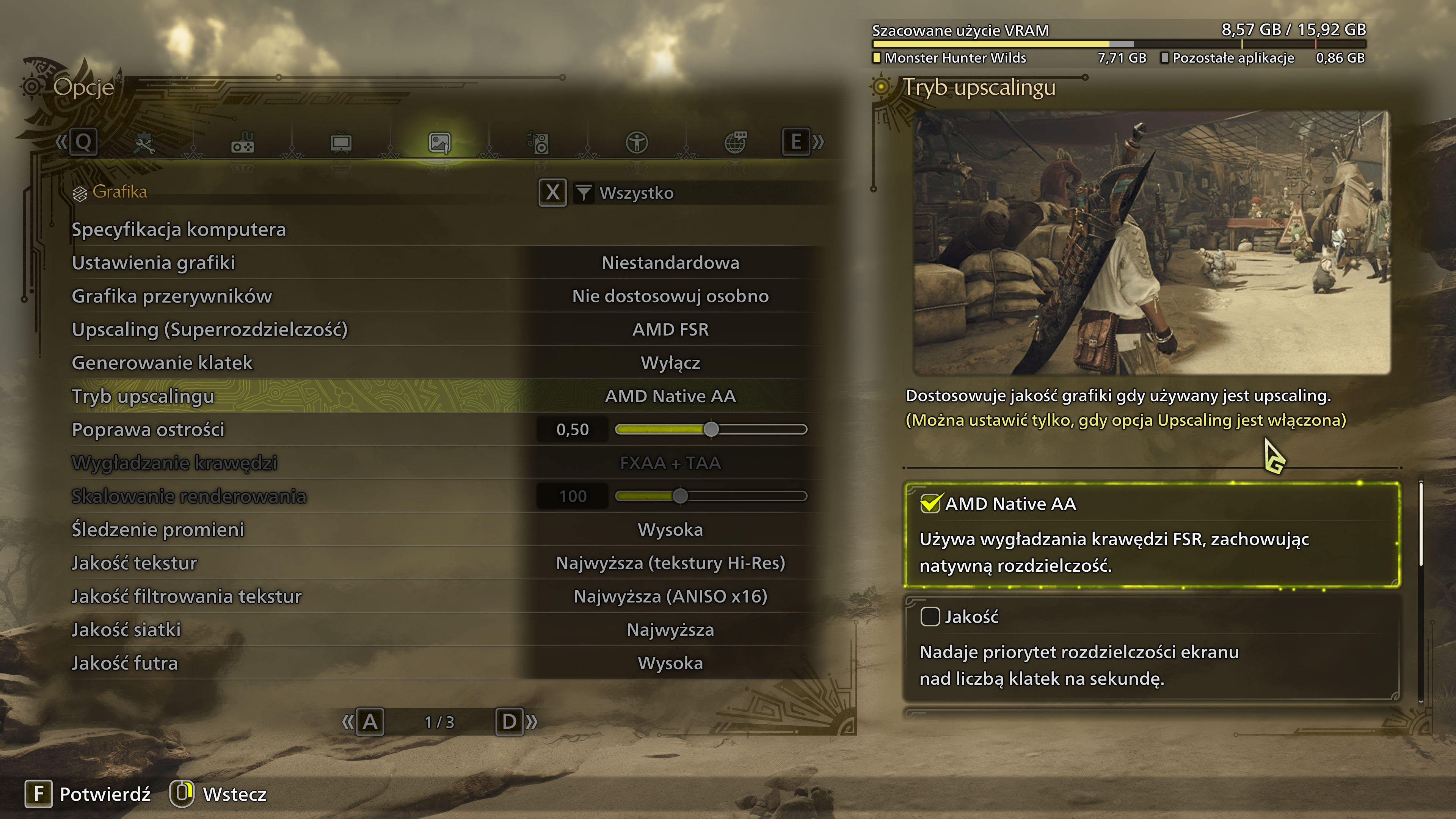Open the accessibility settings tab

pyautogui.click(x=637, y=143)
